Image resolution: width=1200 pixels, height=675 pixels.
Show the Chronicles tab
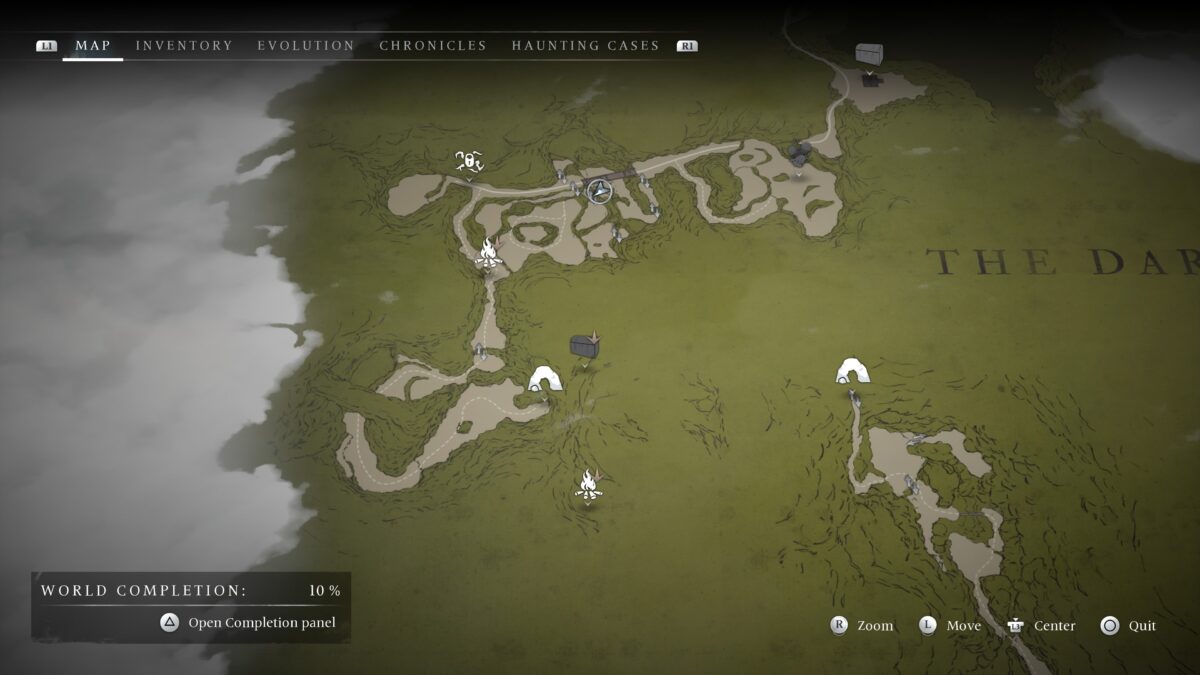pyautogui.click(x=433, y=46)
